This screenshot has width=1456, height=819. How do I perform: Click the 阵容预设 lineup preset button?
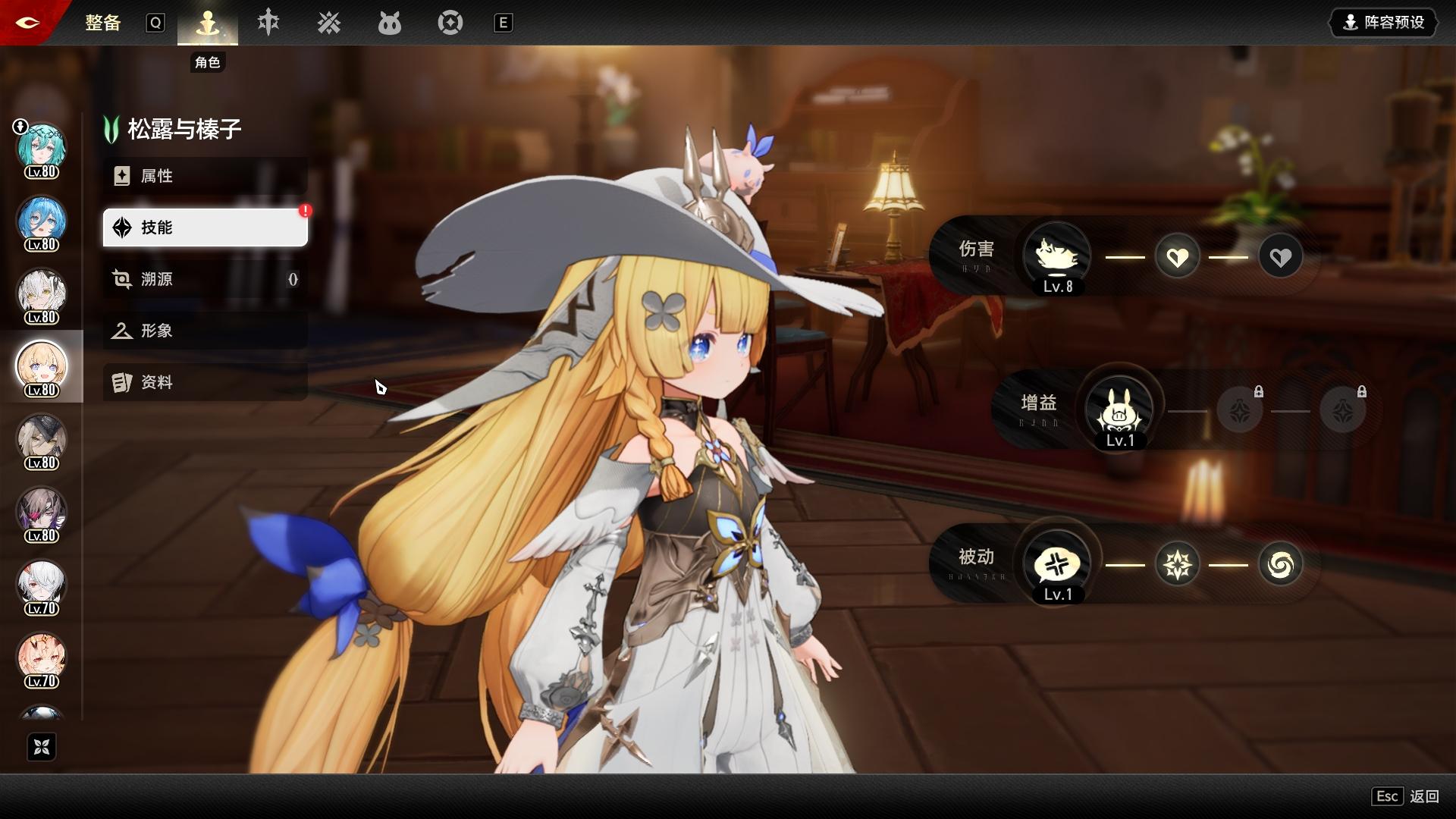click(x=1384, y=23)
